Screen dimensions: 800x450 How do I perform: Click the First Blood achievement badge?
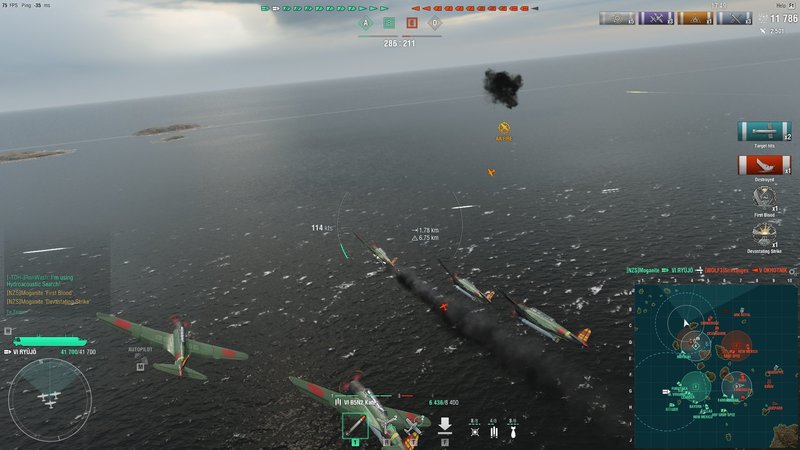click(x=764, y=198)
